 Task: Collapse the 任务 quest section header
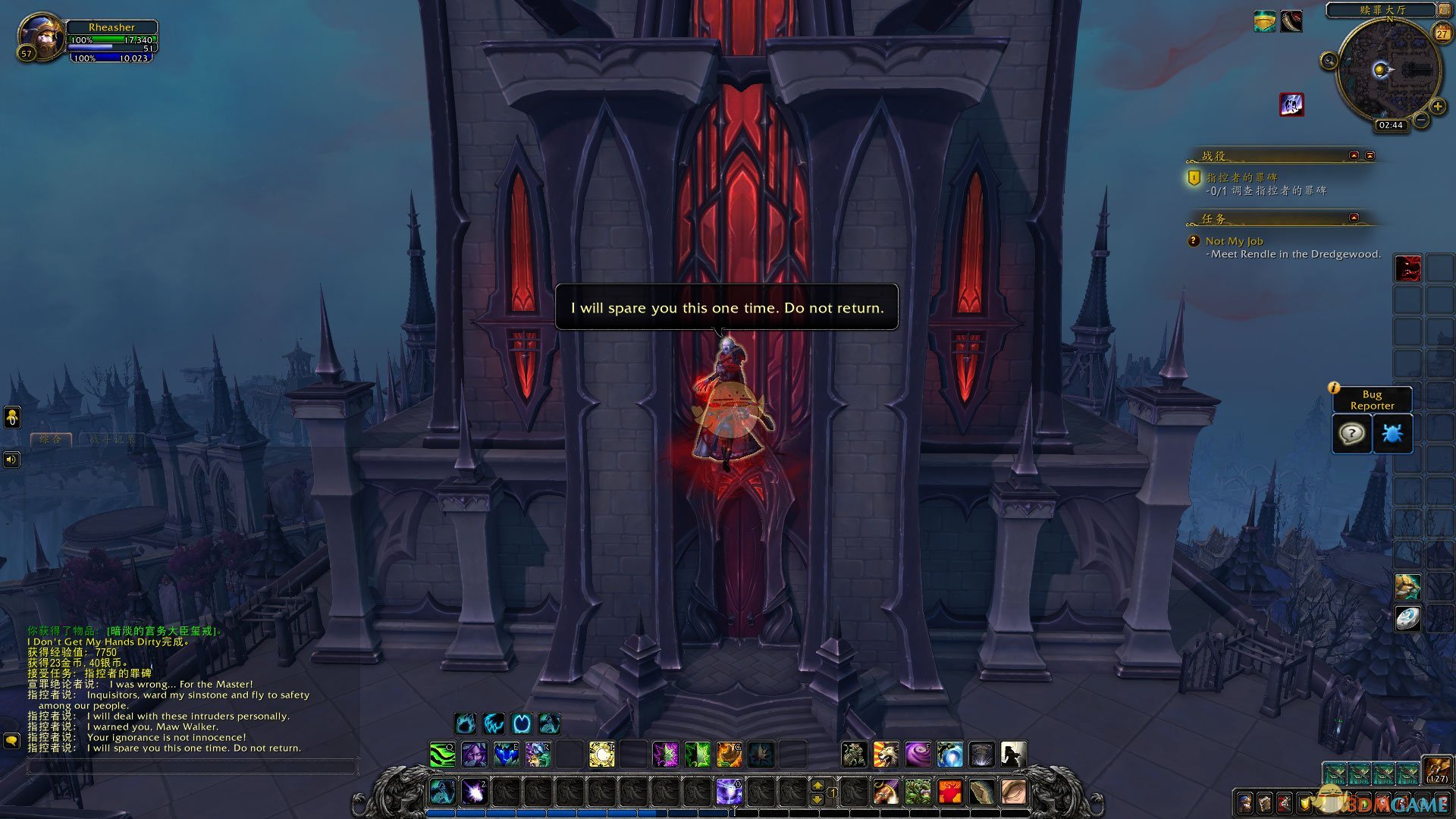(1354, 218)
